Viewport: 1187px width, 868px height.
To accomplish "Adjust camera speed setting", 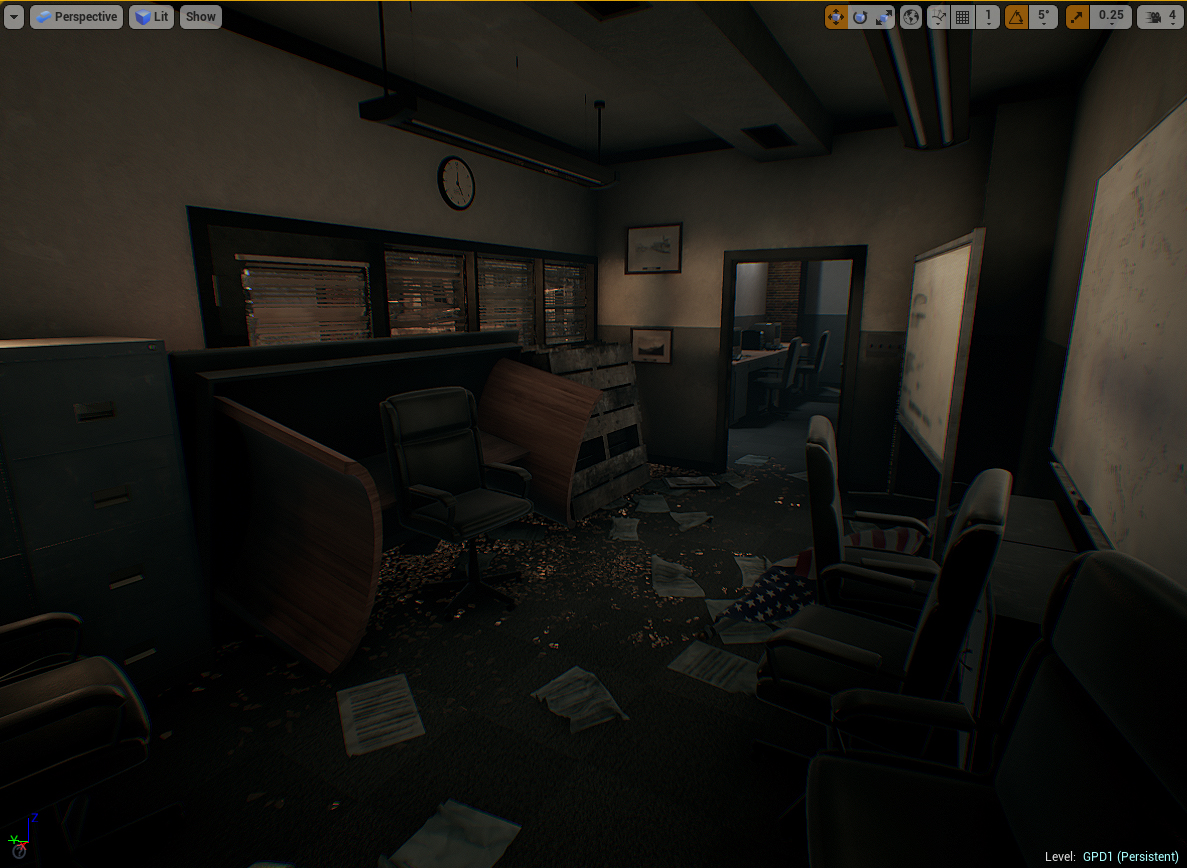I will [1160, 17].
